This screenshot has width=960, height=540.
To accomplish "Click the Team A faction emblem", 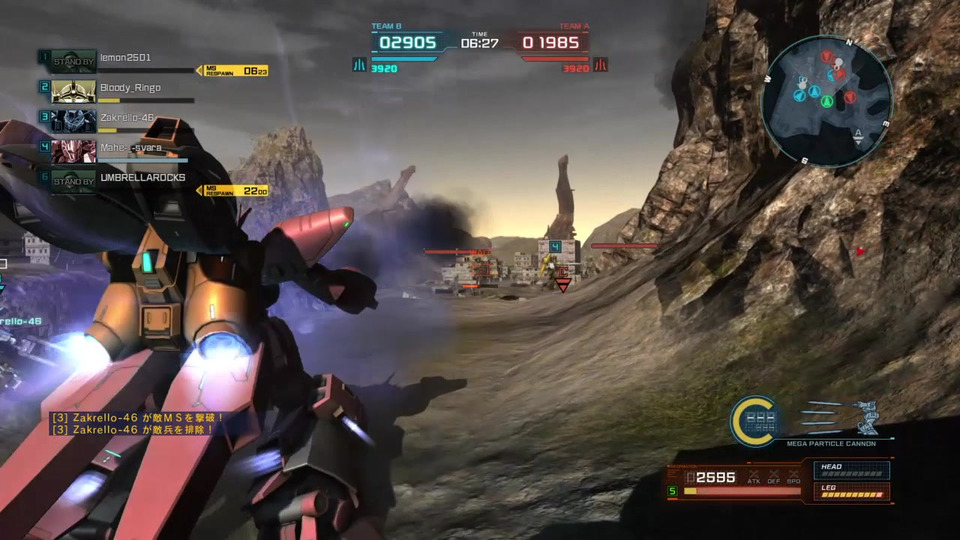I will point(601,65).
